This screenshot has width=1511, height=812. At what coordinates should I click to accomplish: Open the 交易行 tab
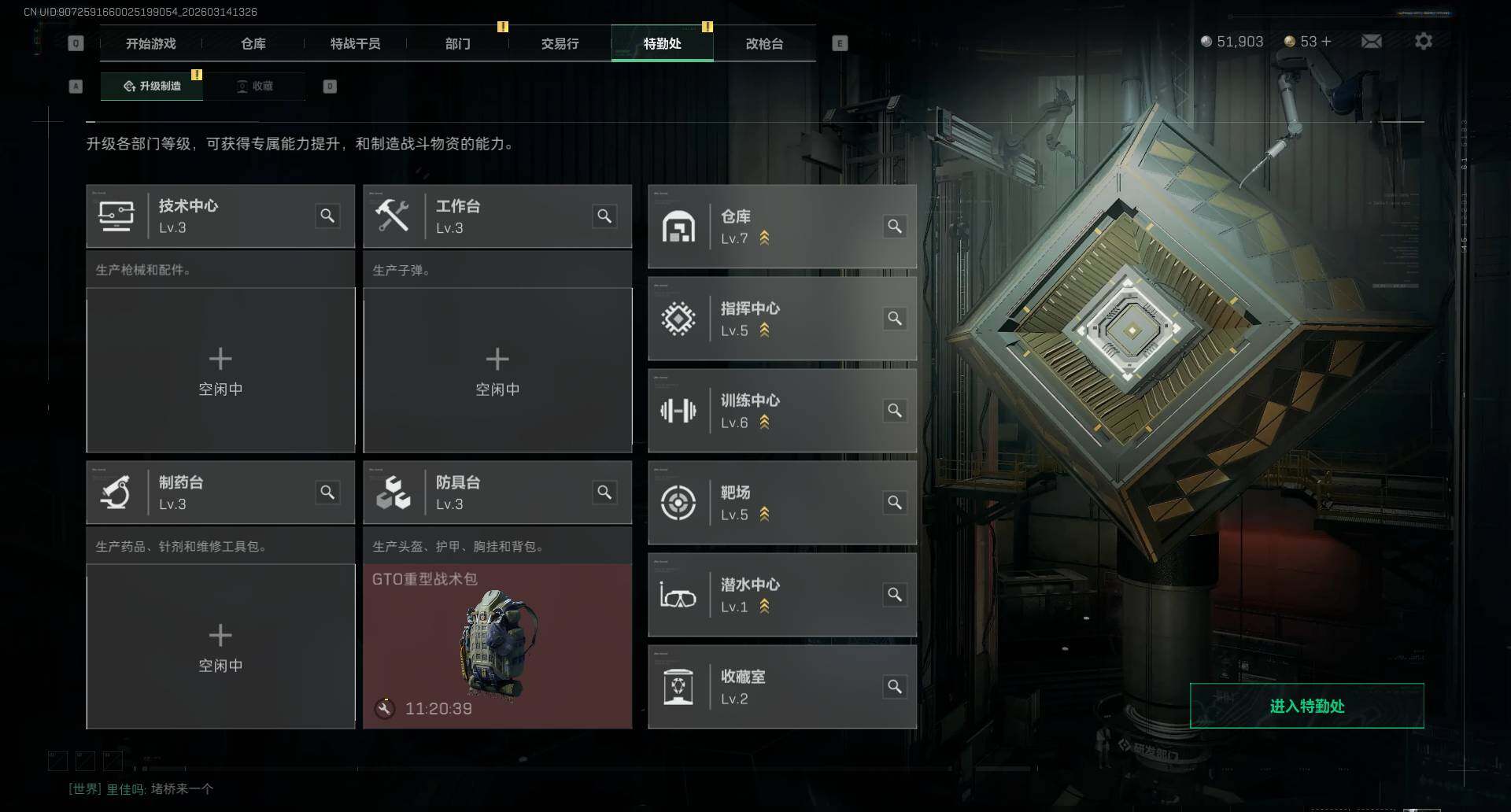click(560, 44)
